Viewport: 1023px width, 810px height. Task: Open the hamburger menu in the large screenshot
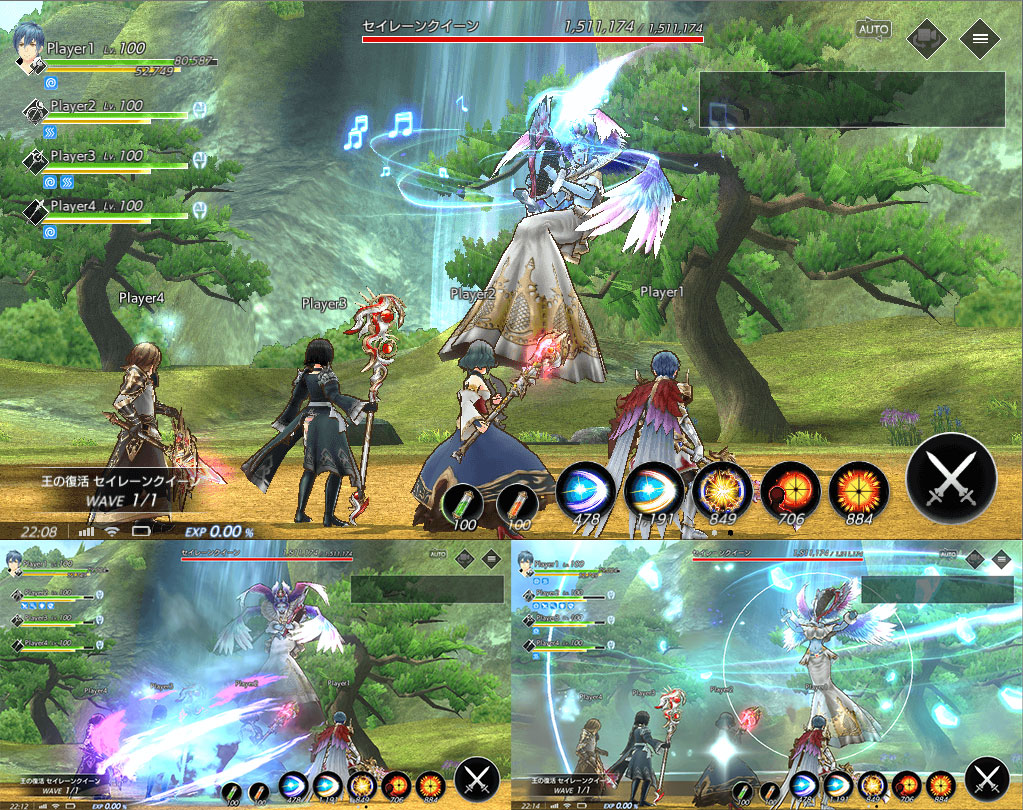(x=979, y=38)
